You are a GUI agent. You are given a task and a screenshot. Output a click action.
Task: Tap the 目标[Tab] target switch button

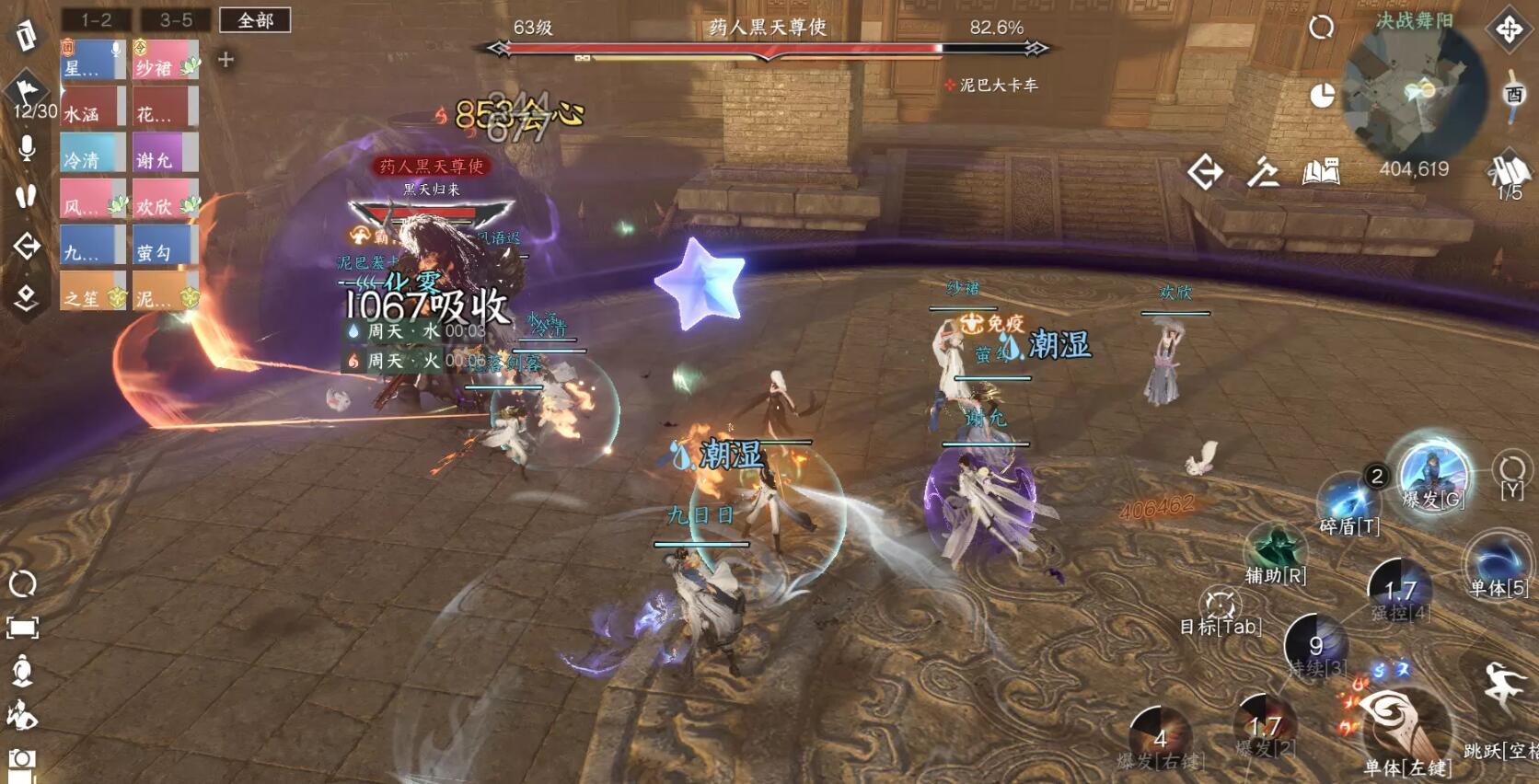pos(1221,608)
